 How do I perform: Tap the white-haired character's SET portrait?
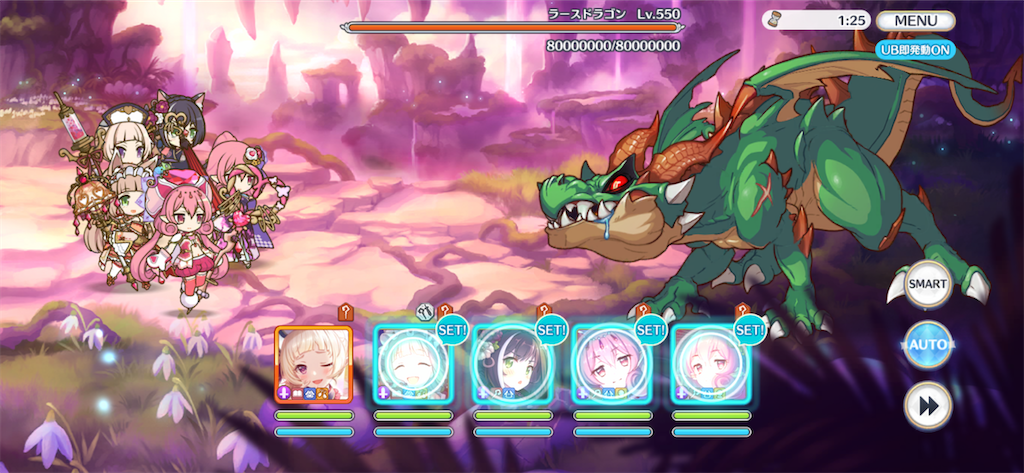(x=412, y=364)
